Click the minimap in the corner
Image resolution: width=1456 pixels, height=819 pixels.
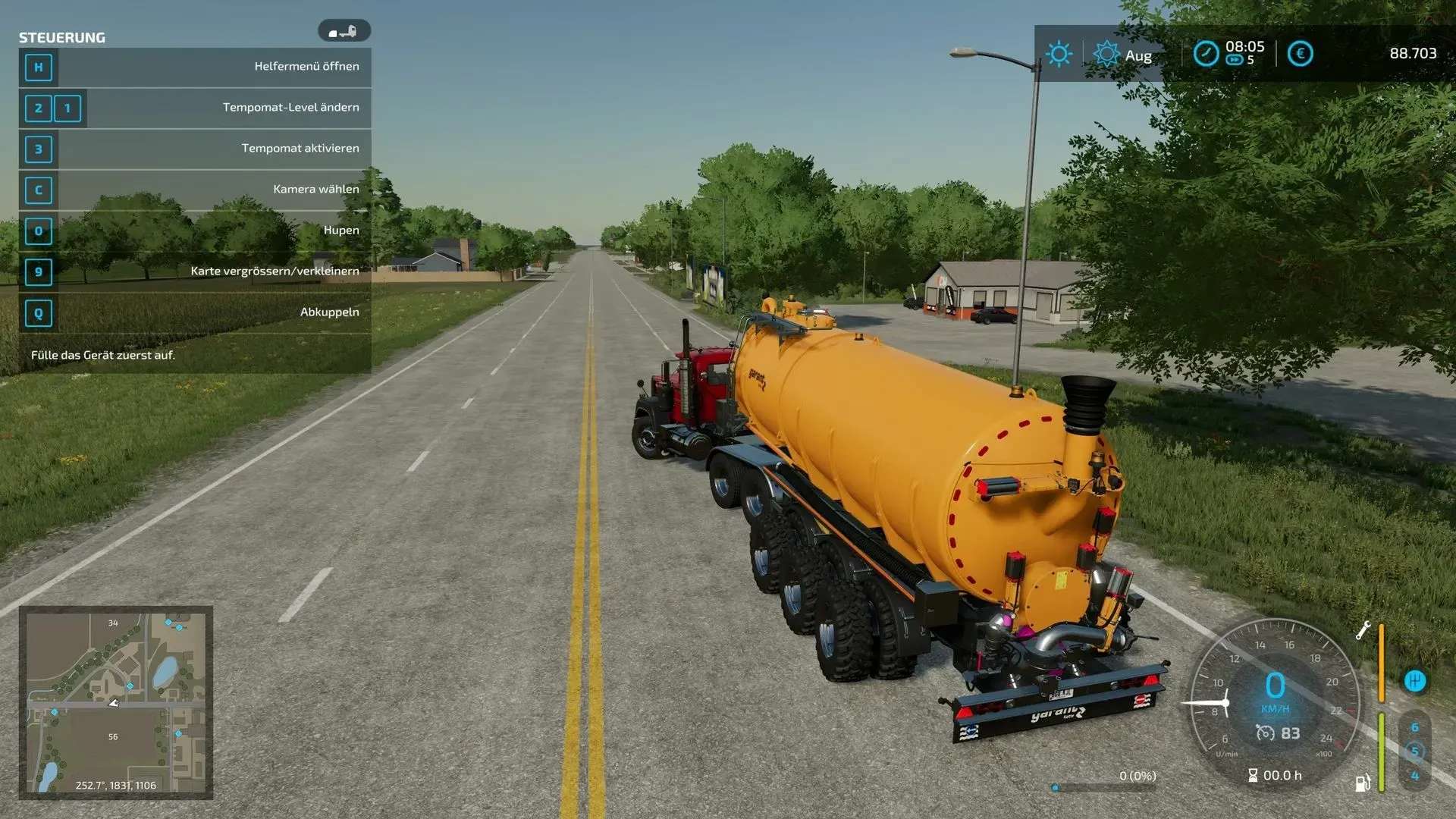[115, 702]
